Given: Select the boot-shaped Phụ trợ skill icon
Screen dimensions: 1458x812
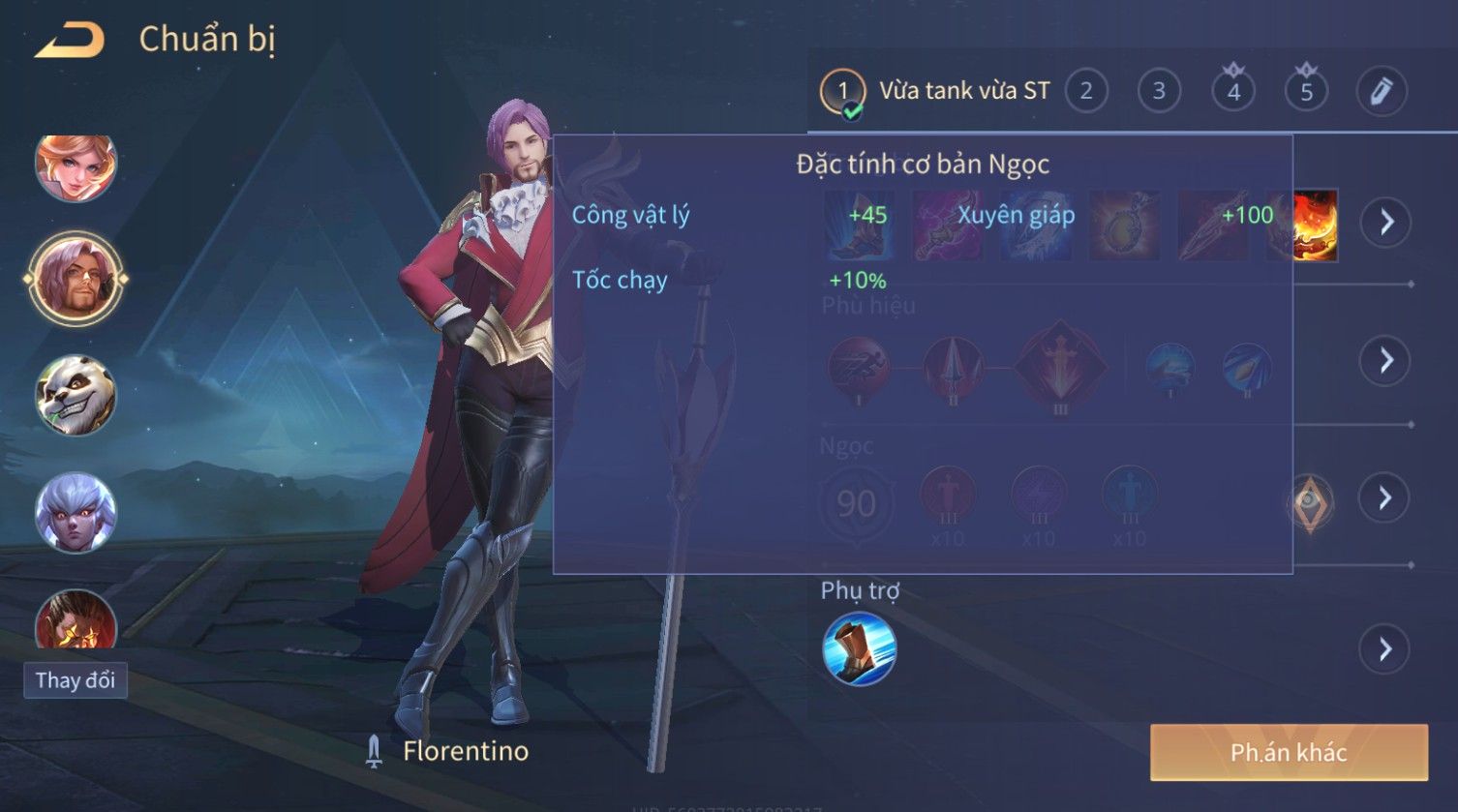Looking at the screenshot, I should [859, 648].
